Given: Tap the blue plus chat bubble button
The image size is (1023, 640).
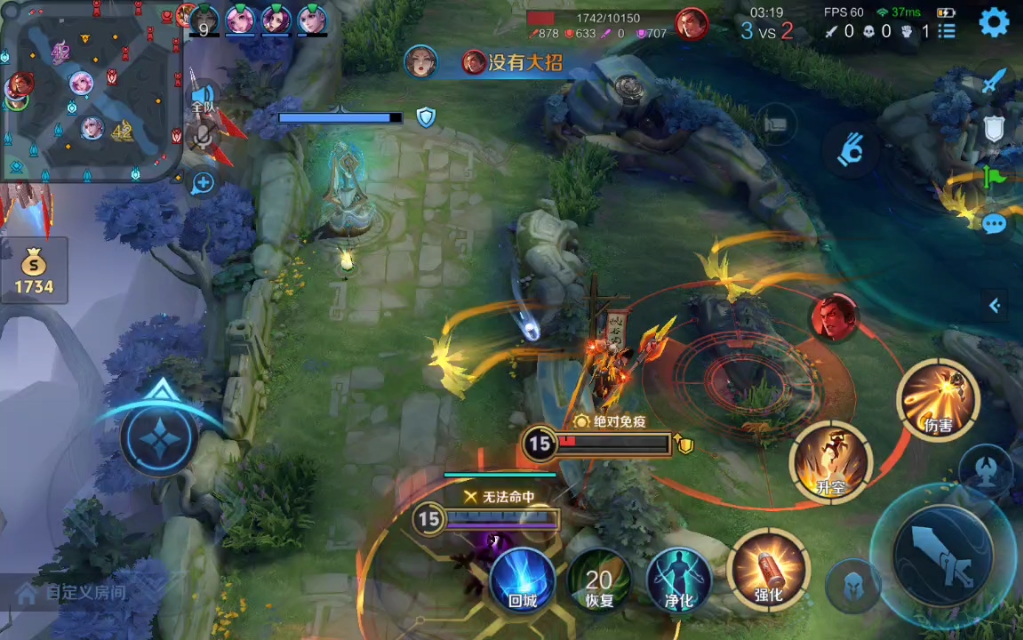Looking at the screenshot, I should click(x=203, y=182).
